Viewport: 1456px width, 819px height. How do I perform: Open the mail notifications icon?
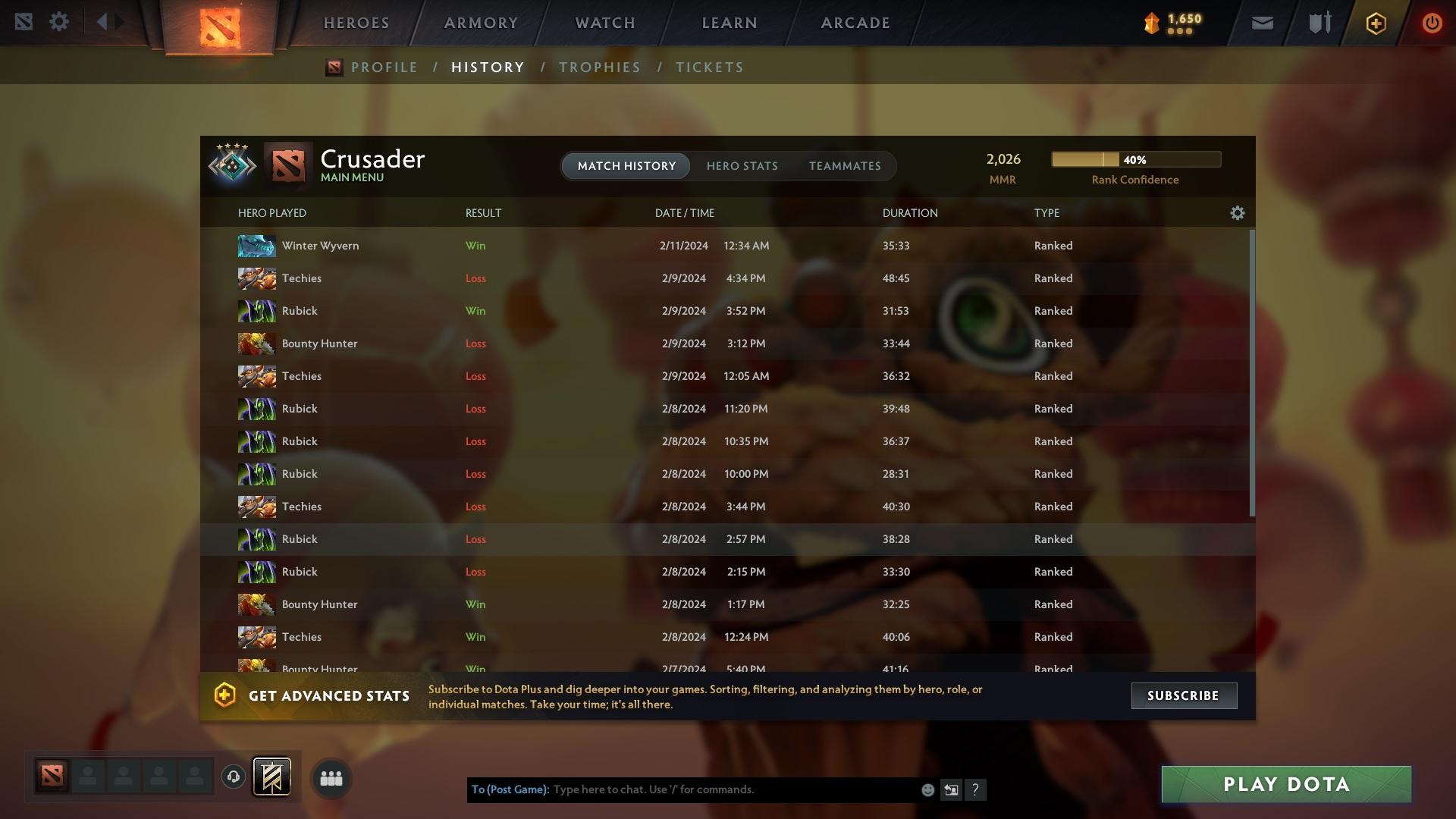click(1261, 22)
